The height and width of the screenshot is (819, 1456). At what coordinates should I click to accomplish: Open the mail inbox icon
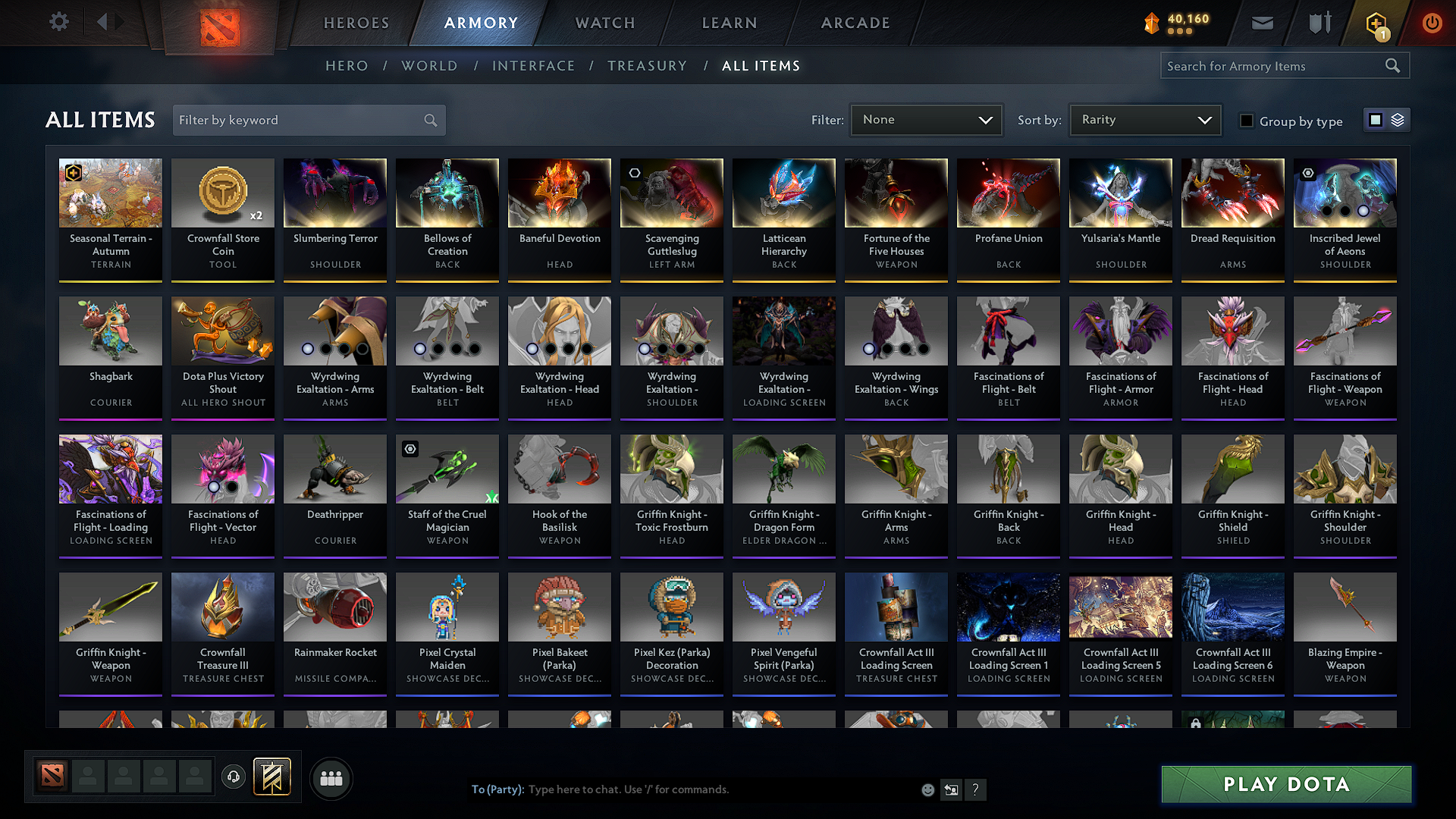click(1261, 23)
